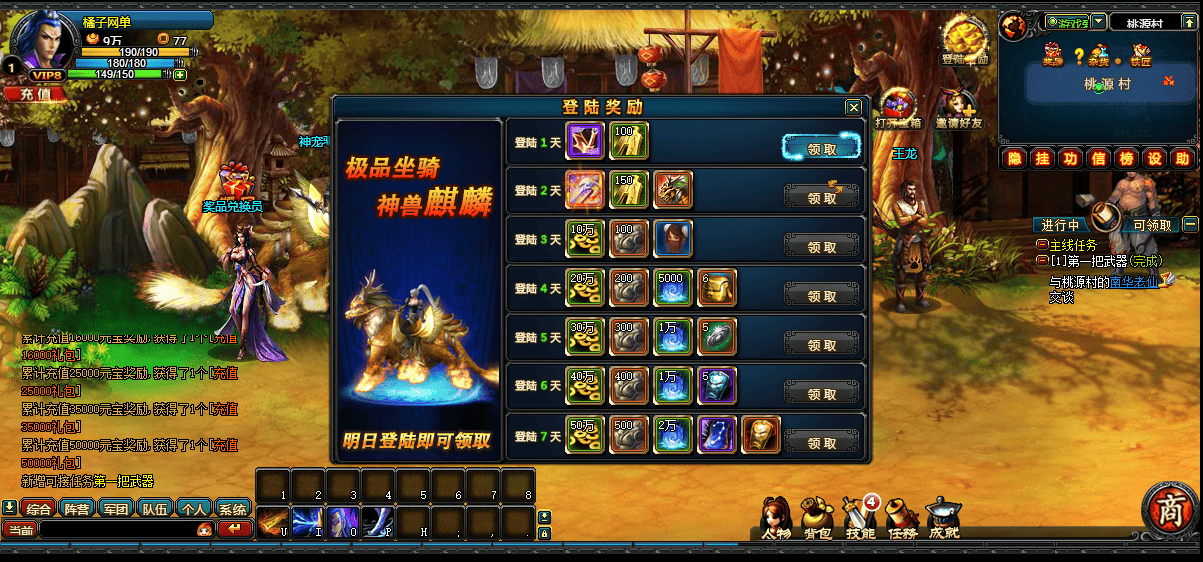
Task: Click the 设 settings button under the minimap
Action: (1155, 159)
